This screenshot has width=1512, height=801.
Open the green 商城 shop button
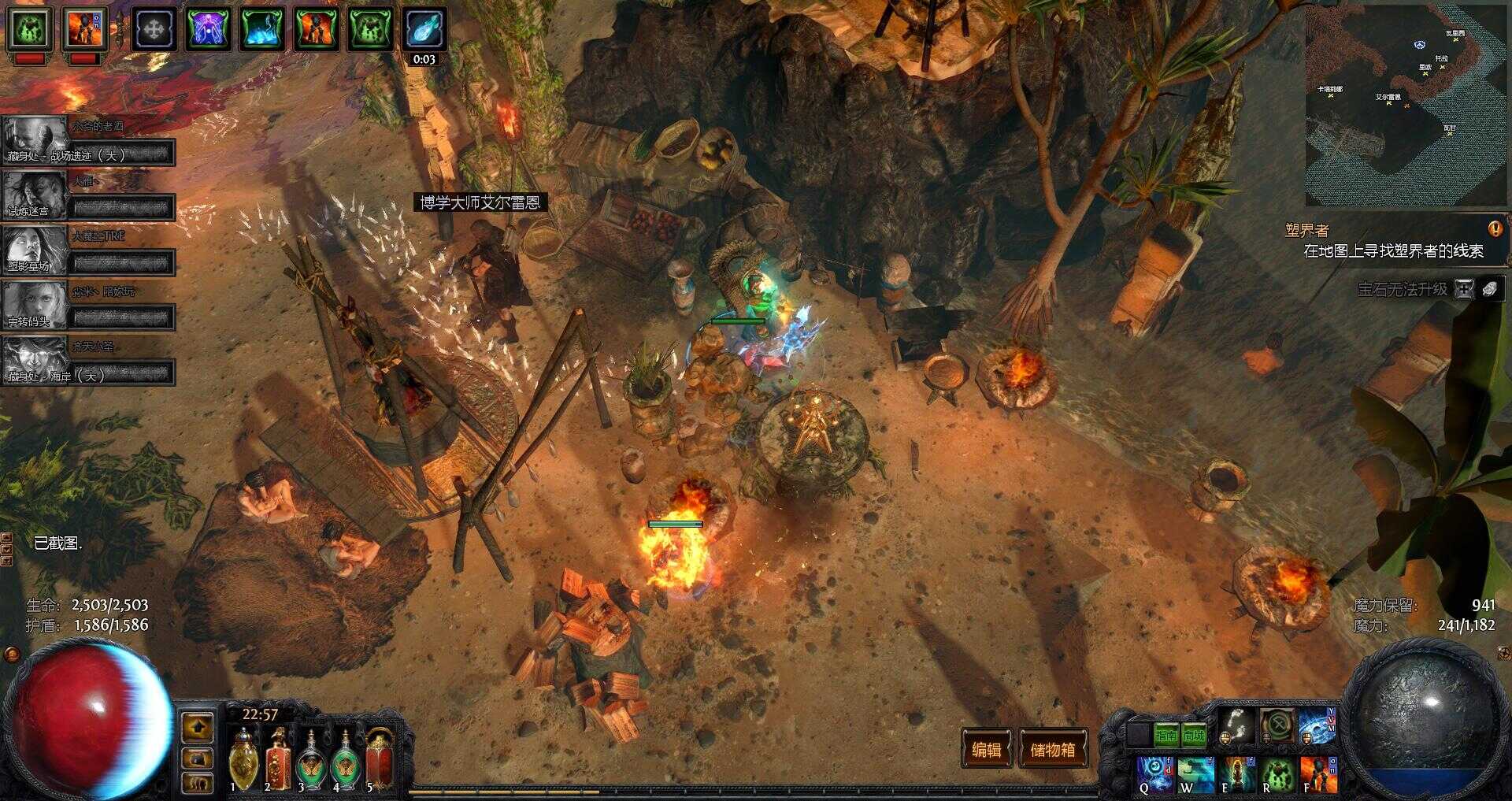[1194, 736]
